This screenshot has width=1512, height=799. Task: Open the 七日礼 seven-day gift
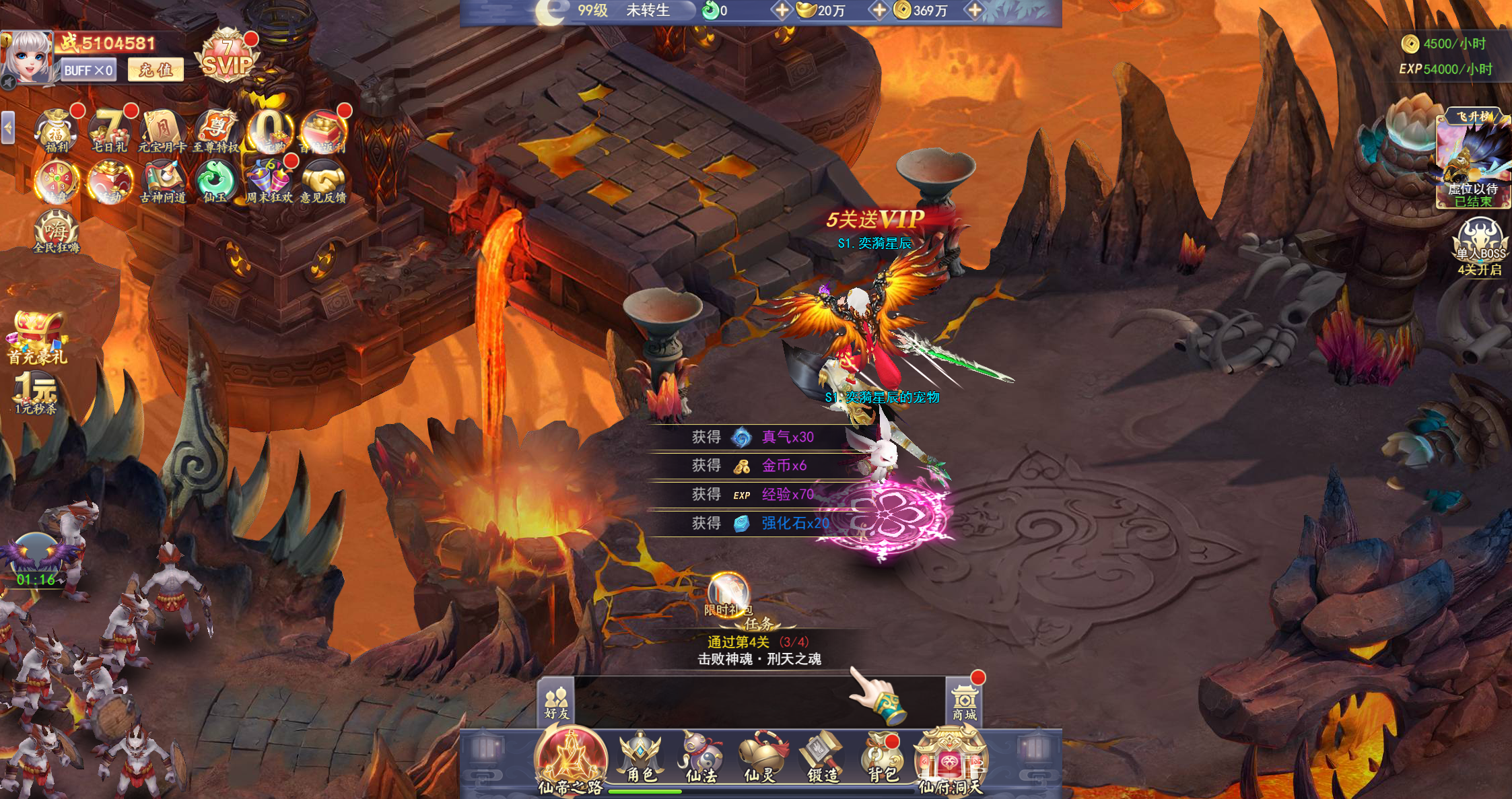click(x=110, y=130)
